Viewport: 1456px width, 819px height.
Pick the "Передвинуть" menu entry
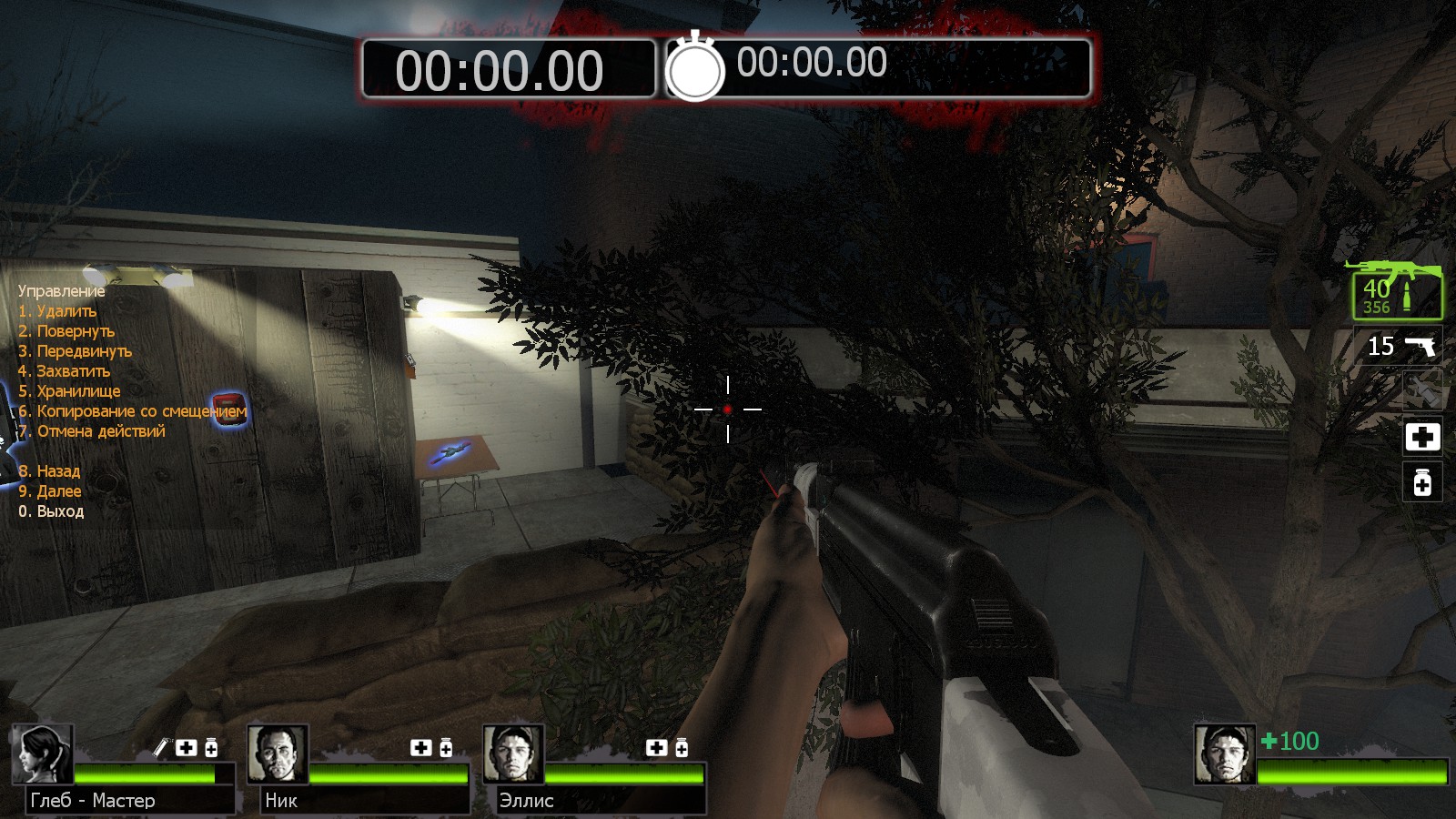(x=75, y=351)
